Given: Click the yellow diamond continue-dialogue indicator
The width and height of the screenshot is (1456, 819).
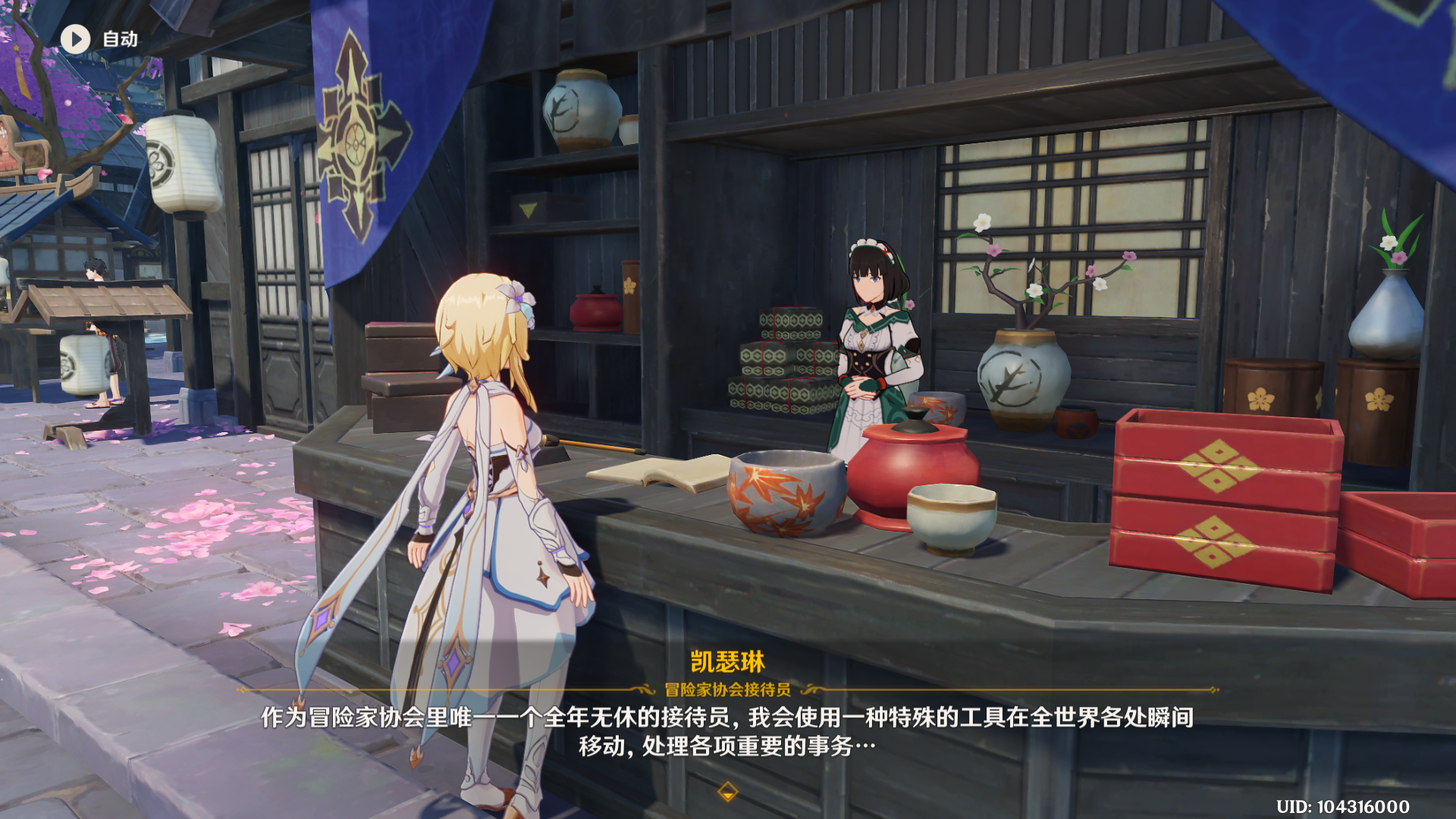Looking at the screenshot, I should pyautogui.click(x=727, y=792).
